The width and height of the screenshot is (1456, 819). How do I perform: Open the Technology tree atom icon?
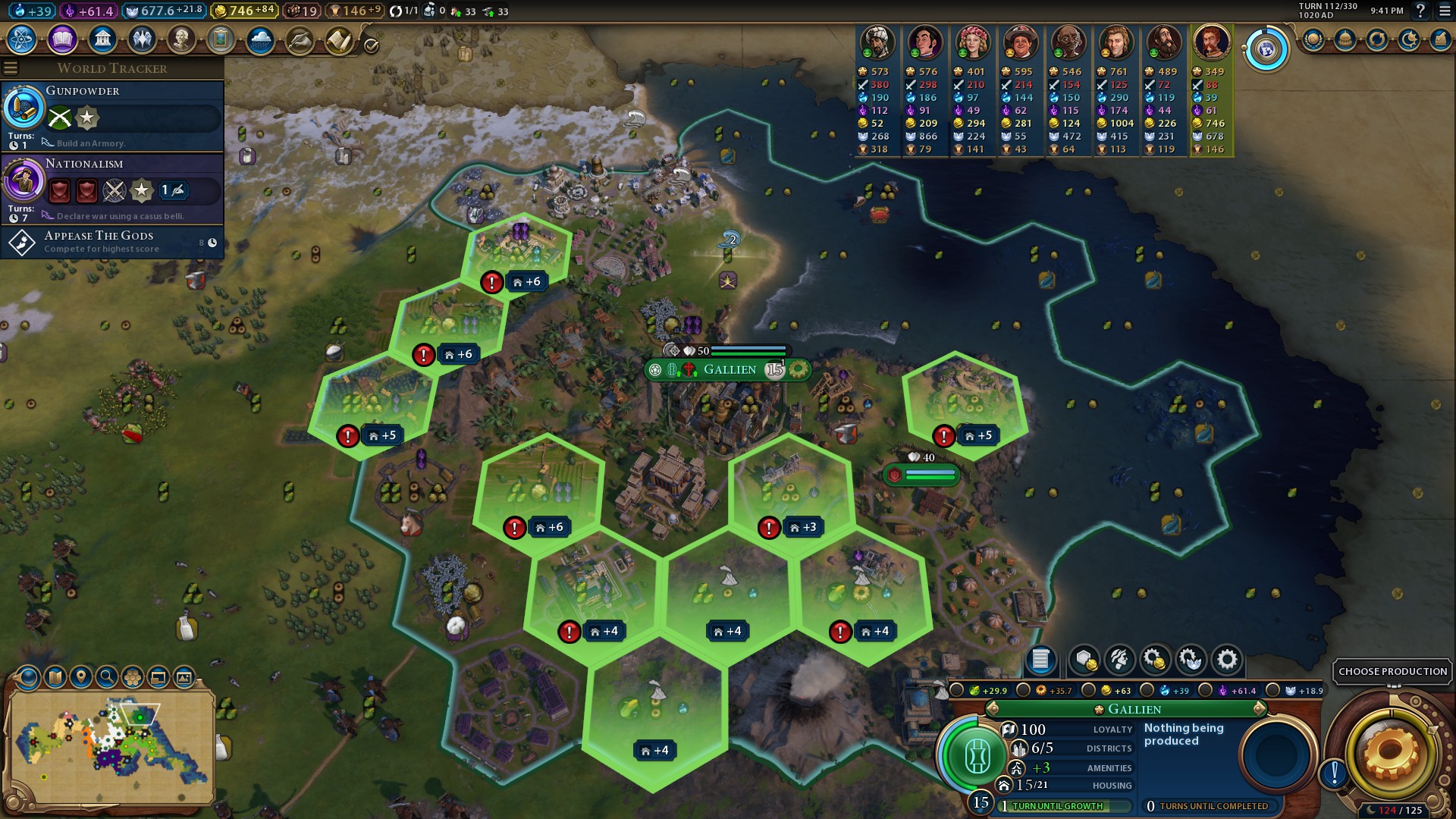point(22,39)
